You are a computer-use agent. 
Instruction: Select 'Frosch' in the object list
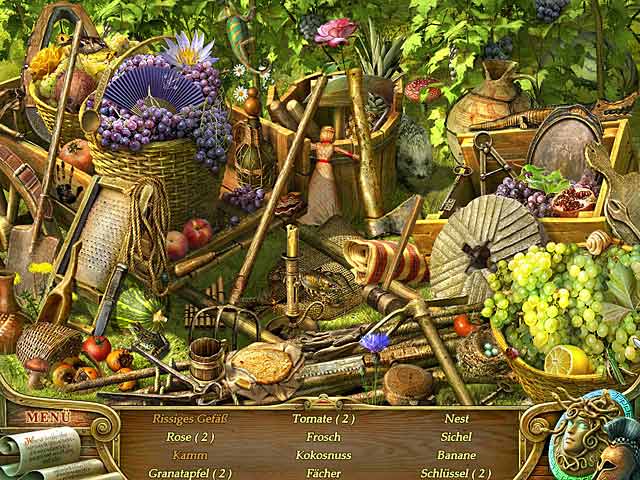coord(323,437)
